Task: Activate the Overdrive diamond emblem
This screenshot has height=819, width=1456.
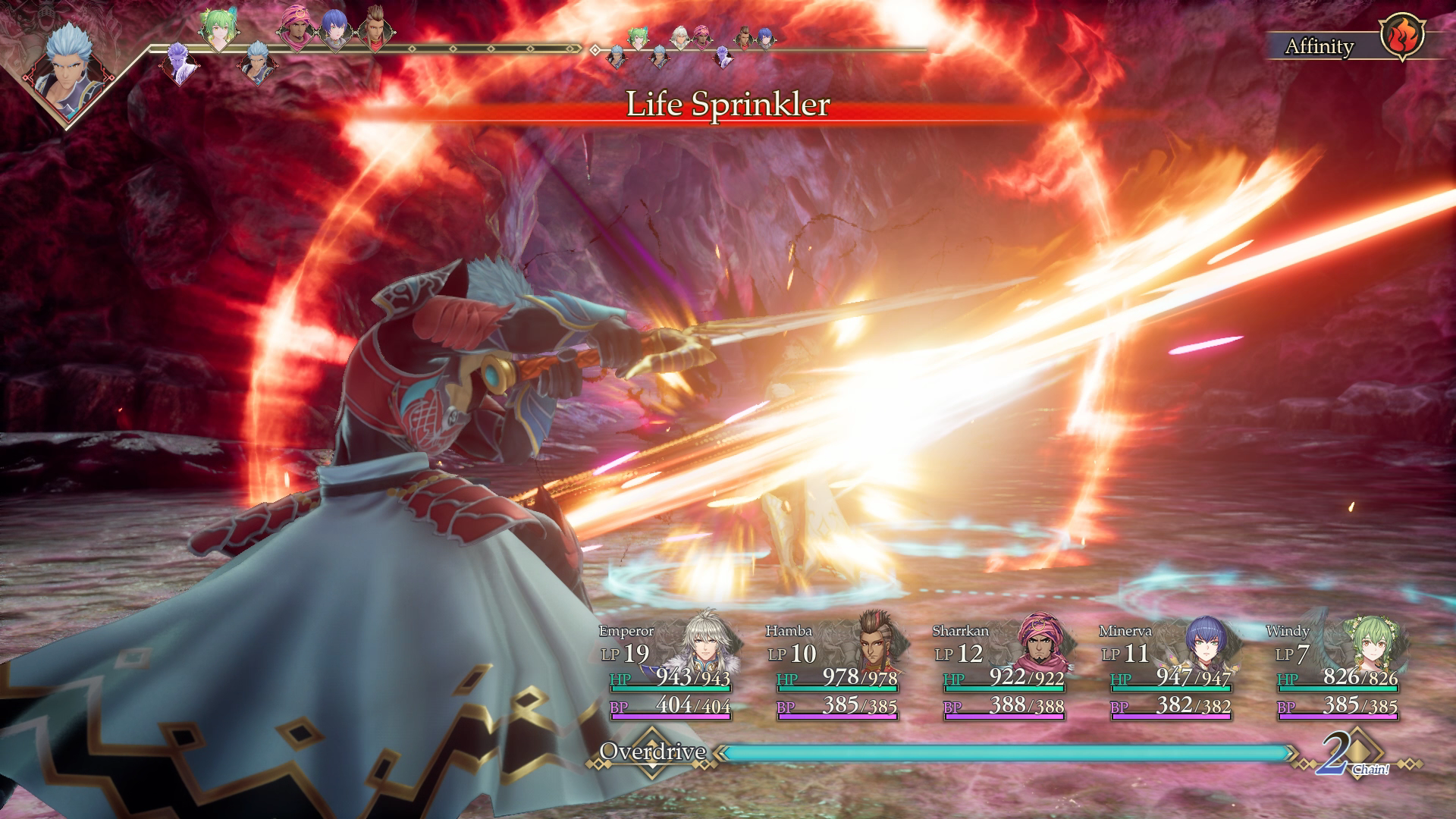Action: [652, 753]
